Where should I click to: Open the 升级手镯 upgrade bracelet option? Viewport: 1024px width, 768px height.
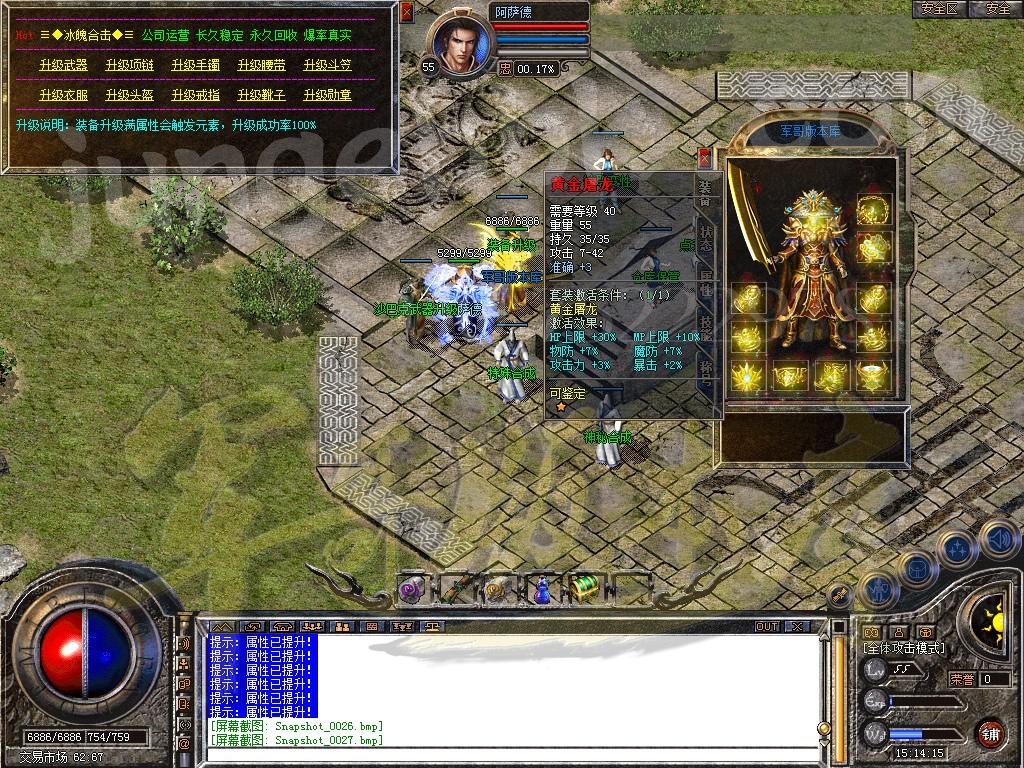tap(195, 65)
